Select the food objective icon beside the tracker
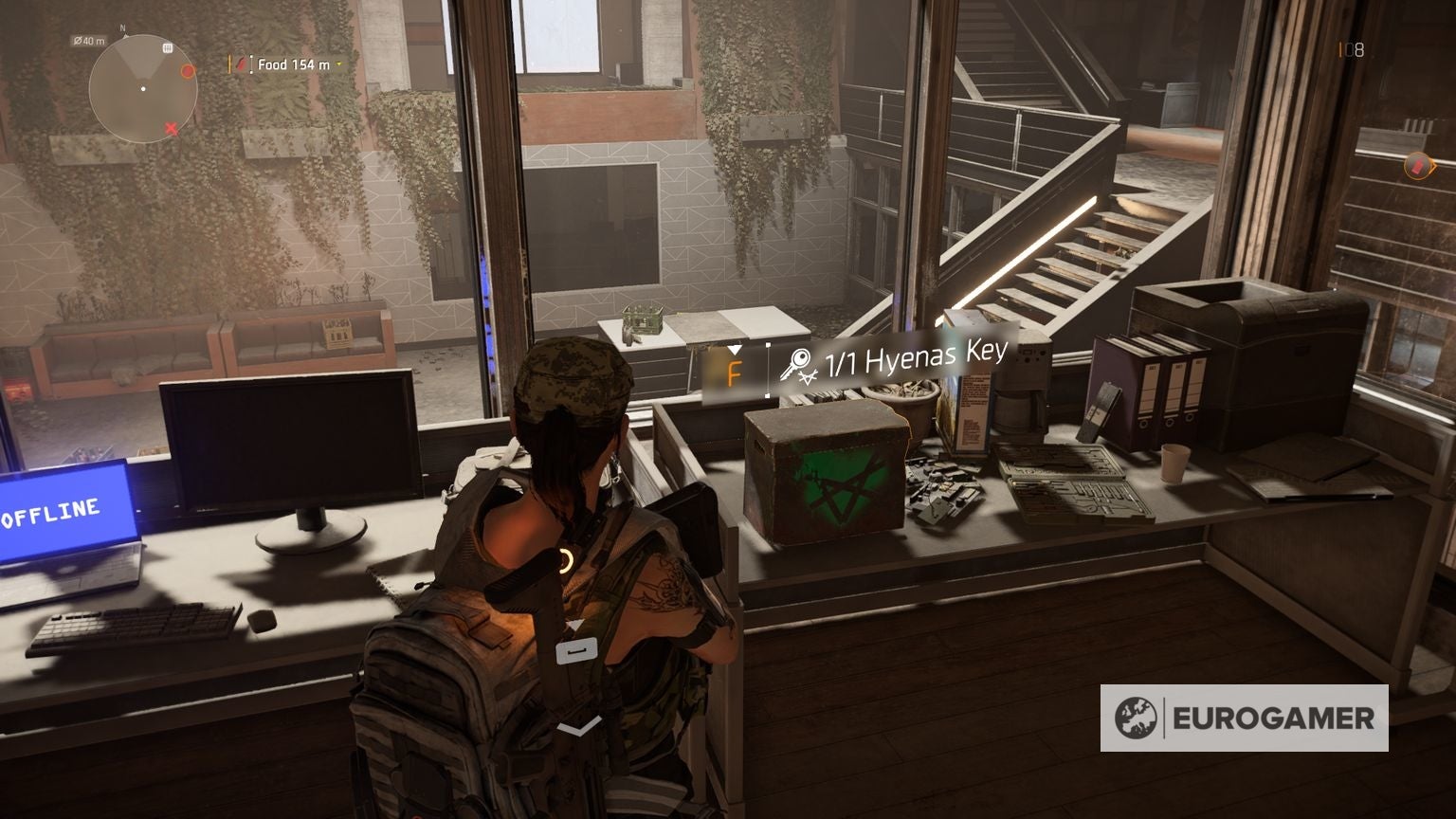 (243, 64)
